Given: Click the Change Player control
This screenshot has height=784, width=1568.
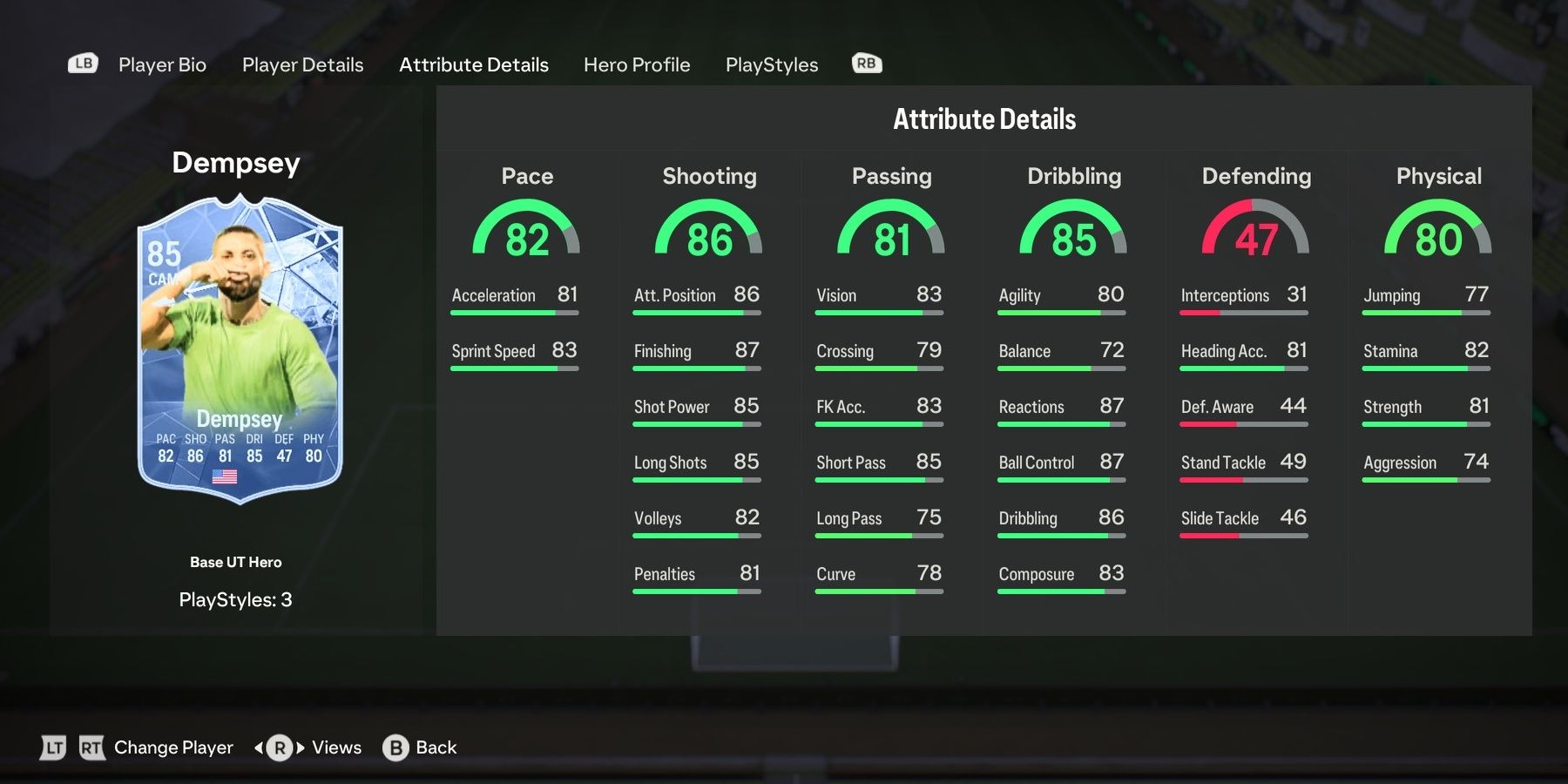Looking at the screenshot, I should pyautogui.click(x=172, y=747).
